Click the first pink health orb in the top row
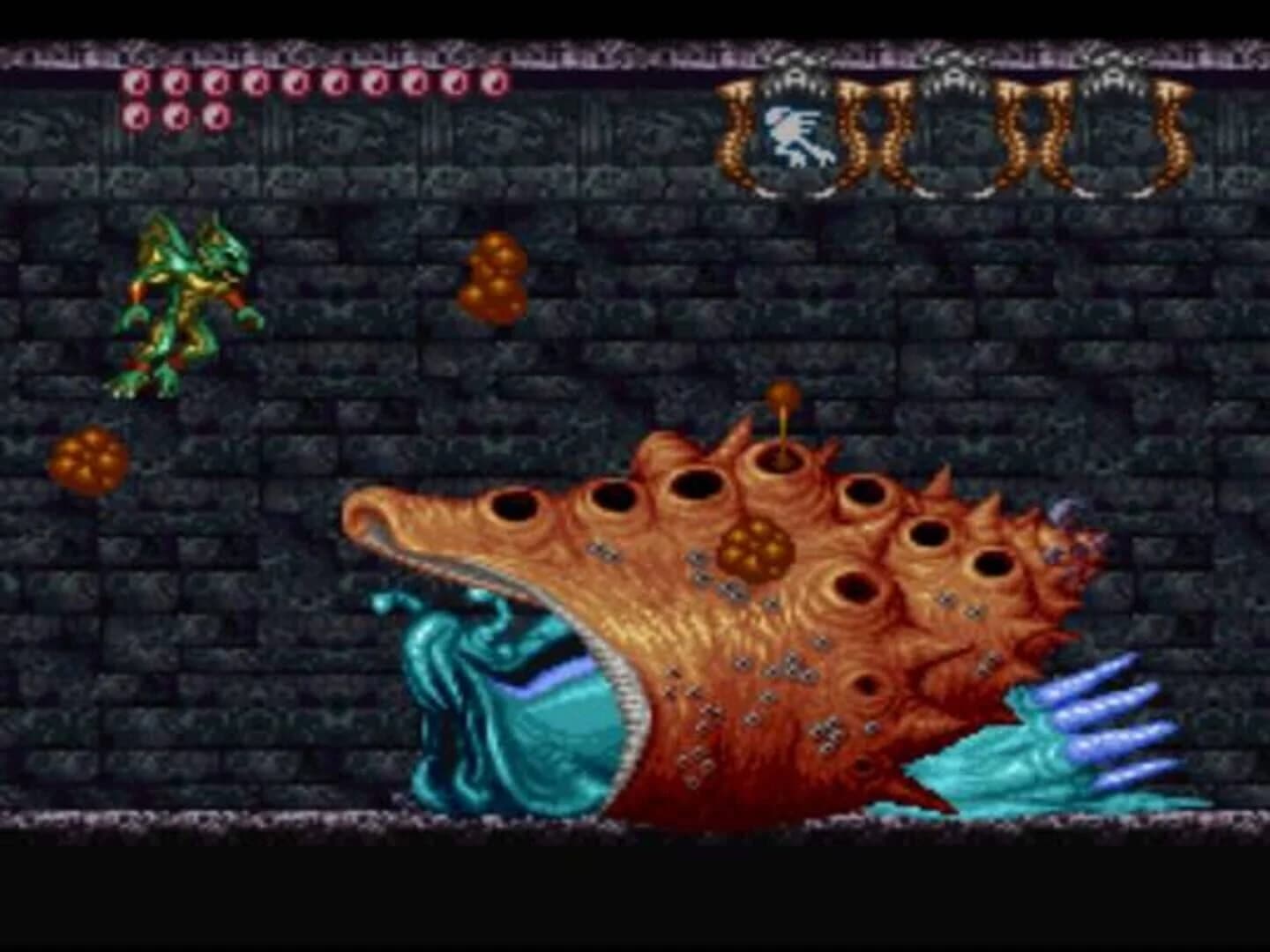Viewport: 1270px width, 952px height. 138,84
